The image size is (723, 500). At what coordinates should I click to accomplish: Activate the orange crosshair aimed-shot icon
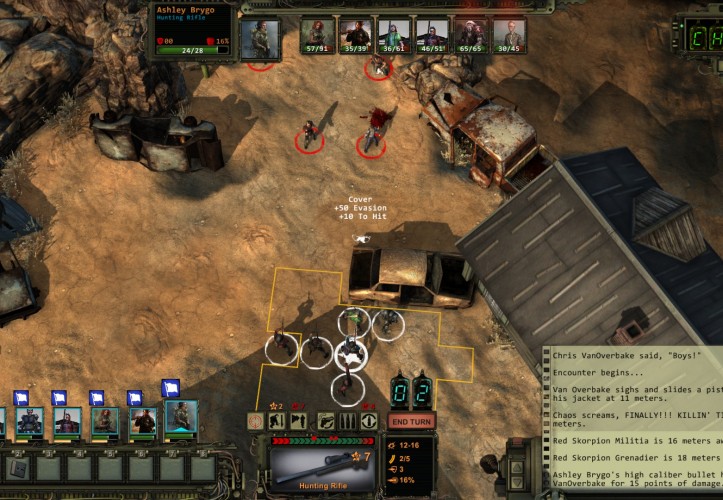tap(255, 421)
